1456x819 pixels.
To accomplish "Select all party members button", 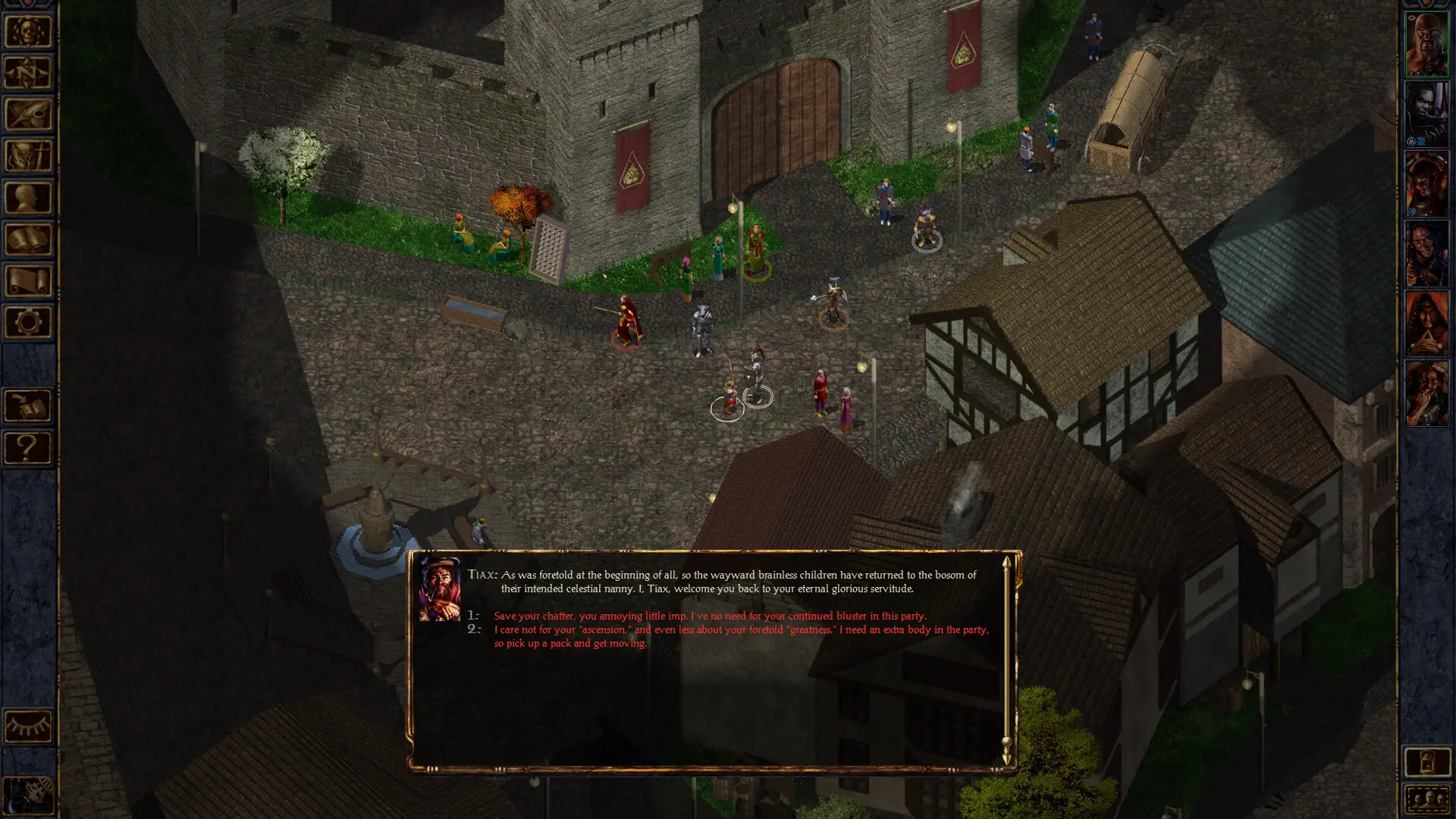I will click(x=1426, y=799).
